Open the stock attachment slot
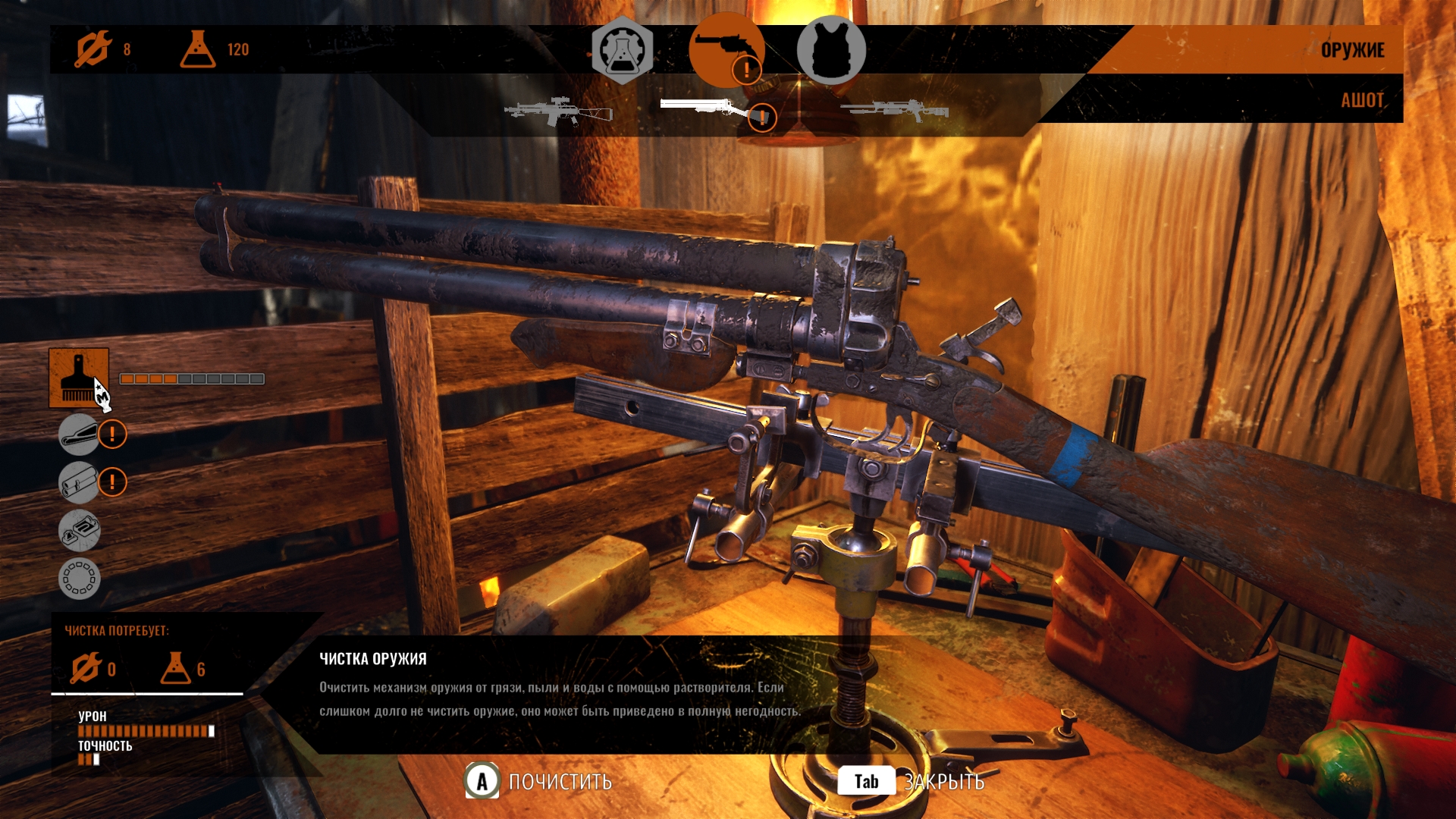Image resolution: width=1456 pixels, height=819 pixels. [79, 435]
